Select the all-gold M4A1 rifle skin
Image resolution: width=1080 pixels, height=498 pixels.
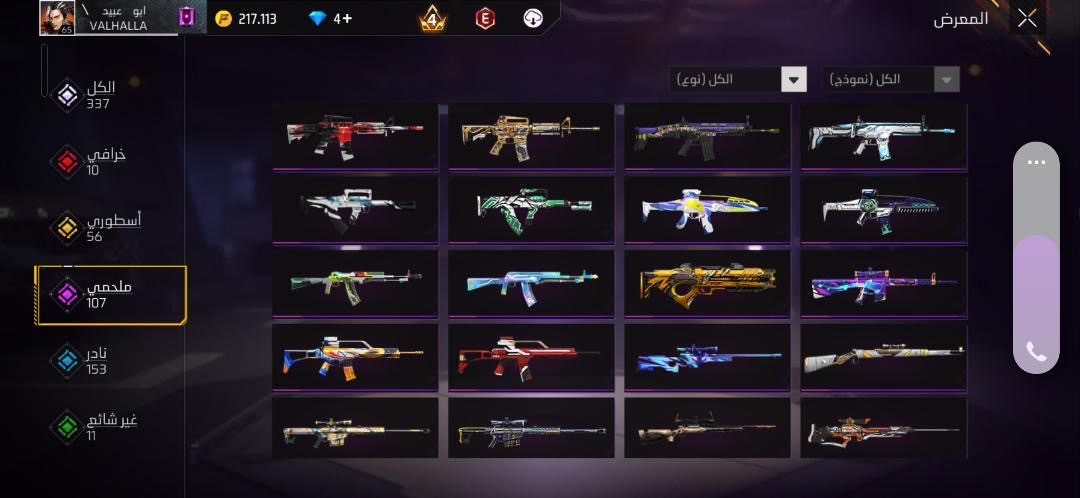tap(530, 136)
